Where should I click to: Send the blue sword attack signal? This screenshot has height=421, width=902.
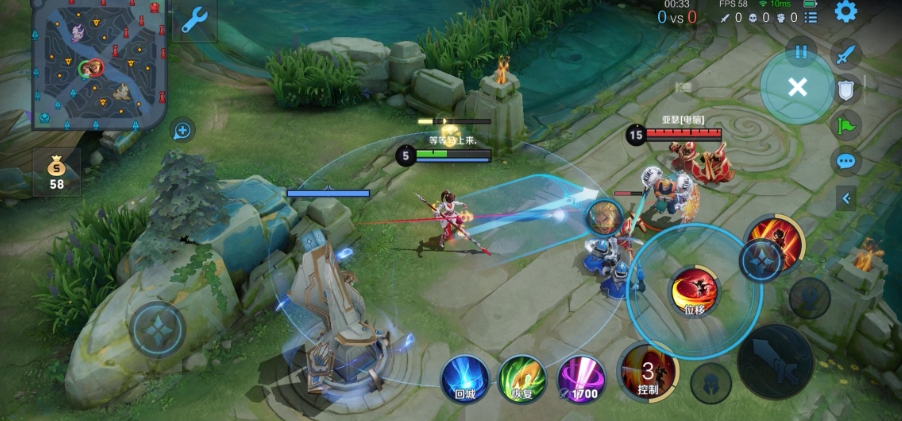(x=847, y=54)
